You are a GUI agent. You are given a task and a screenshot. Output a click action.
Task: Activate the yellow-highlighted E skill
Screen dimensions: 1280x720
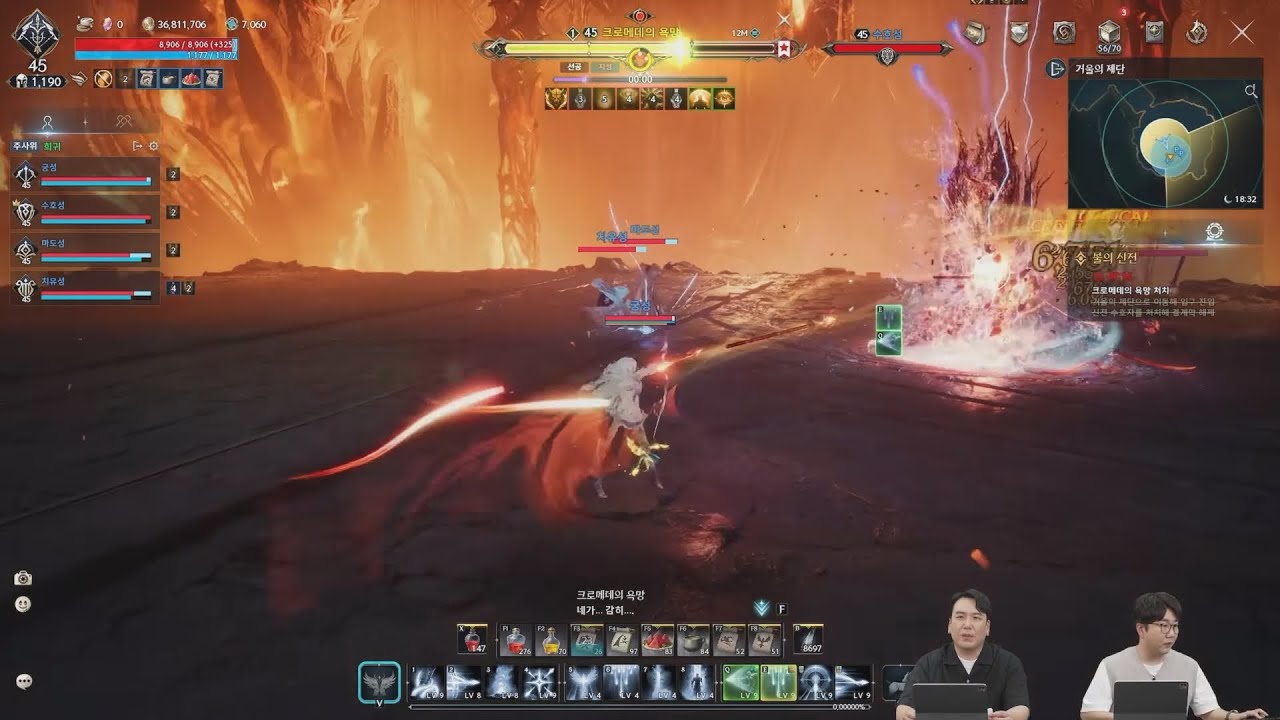point(778,683)
